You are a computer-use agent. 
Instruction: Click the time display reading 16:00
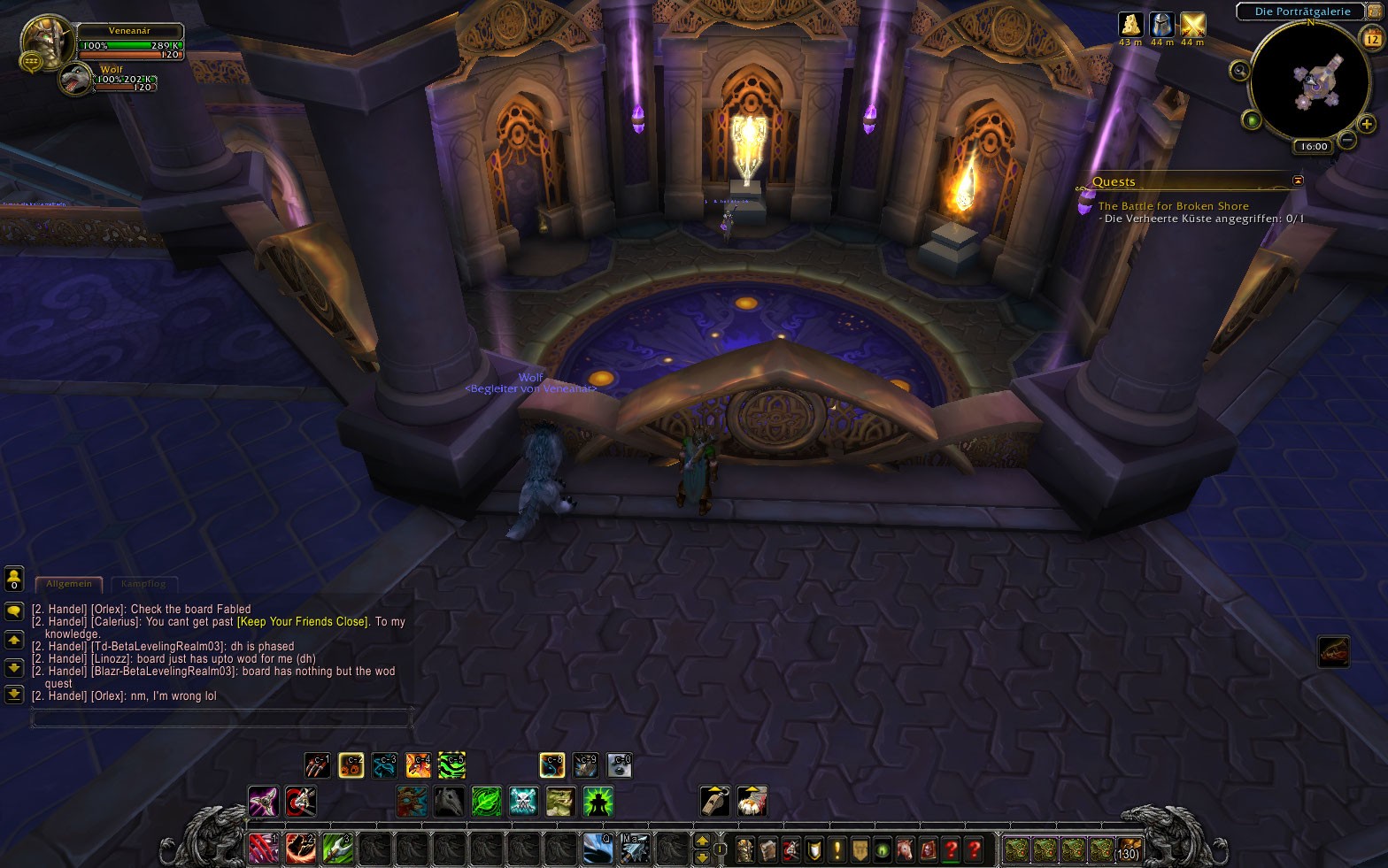tap(1314, 146)
